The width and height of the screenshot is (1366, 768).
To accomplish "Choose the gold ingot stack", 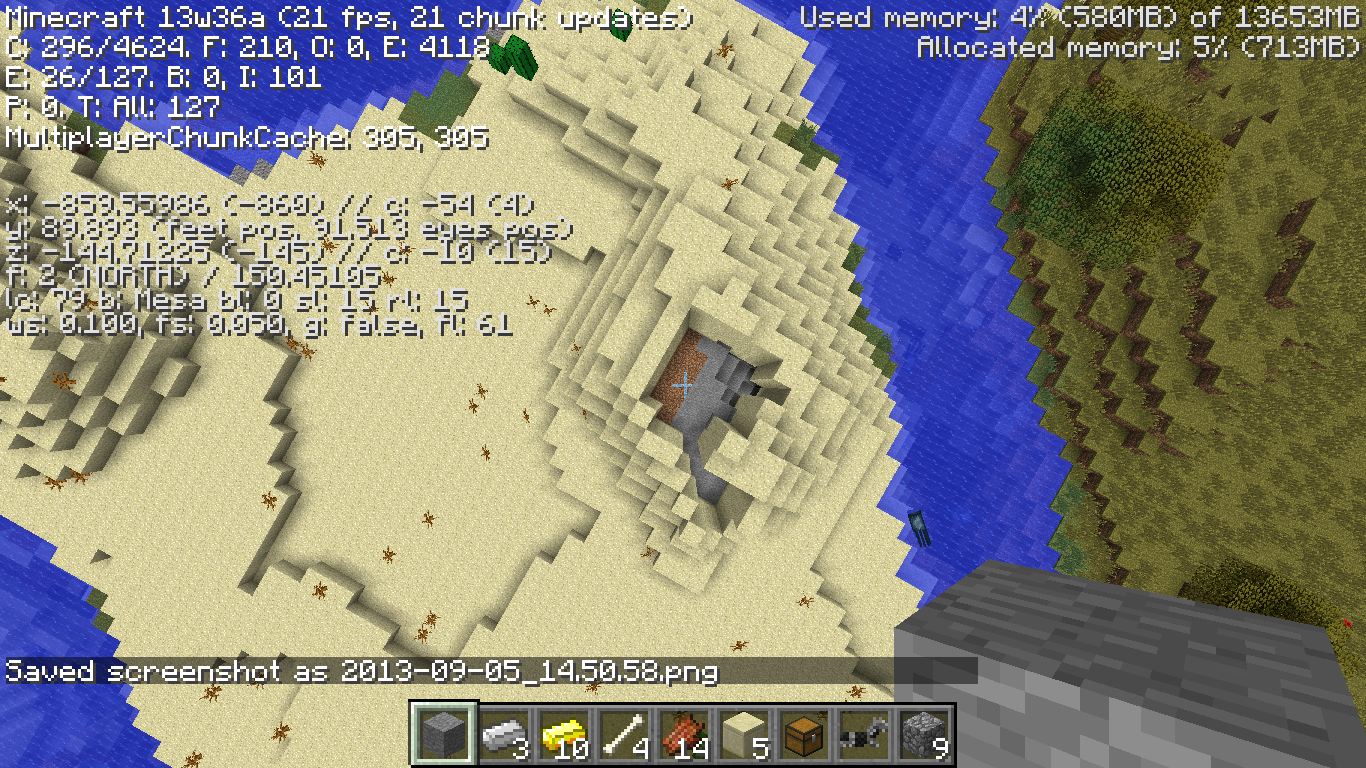I will pyautogui.click(x=562, y=735).
